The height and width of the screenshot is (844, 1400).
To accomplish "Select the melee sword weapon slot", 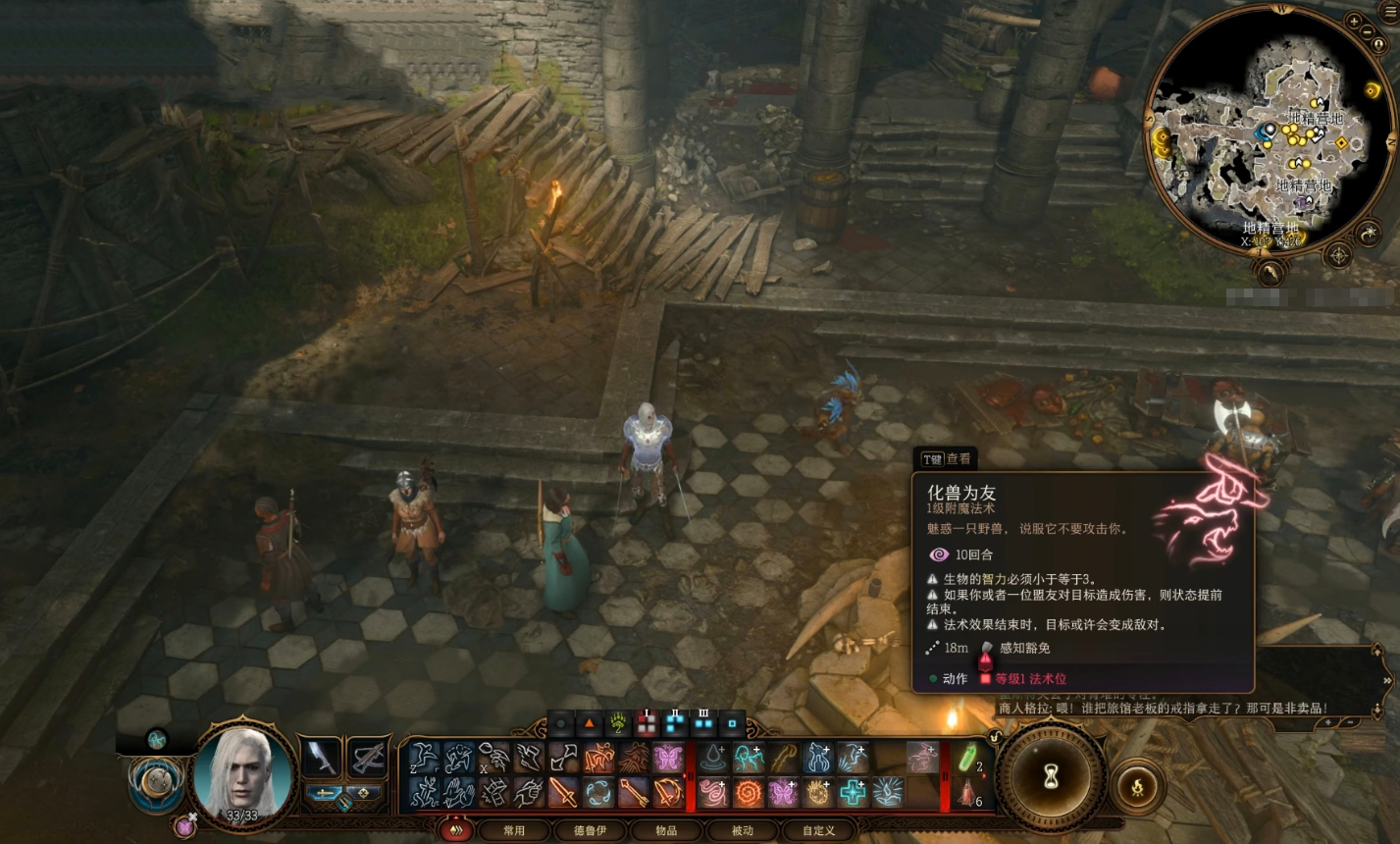I will coord(322,757).
